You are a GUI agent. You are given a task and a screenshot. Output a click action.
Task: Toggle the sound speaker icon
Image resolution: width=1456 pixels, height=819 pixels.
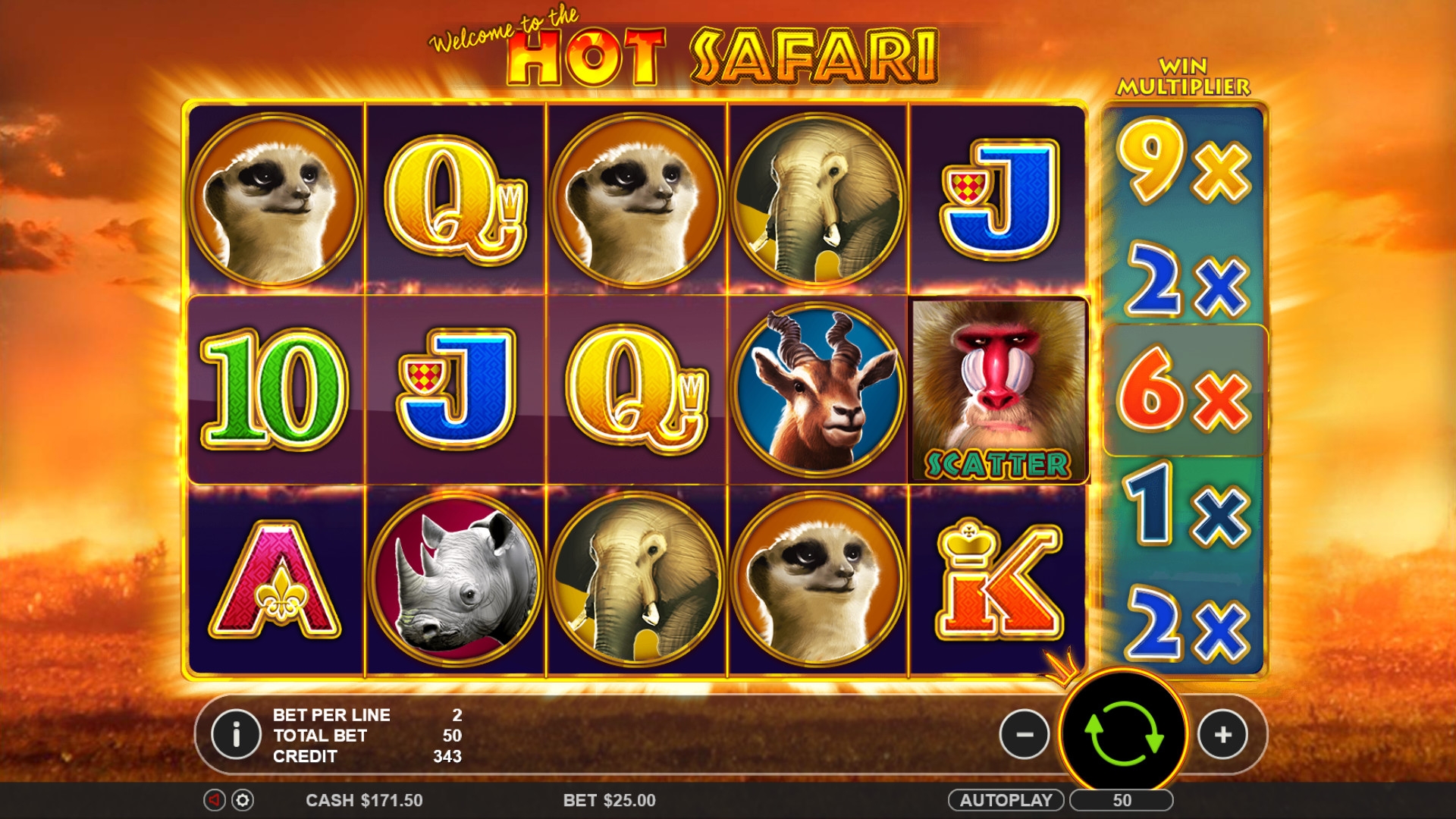215,800
